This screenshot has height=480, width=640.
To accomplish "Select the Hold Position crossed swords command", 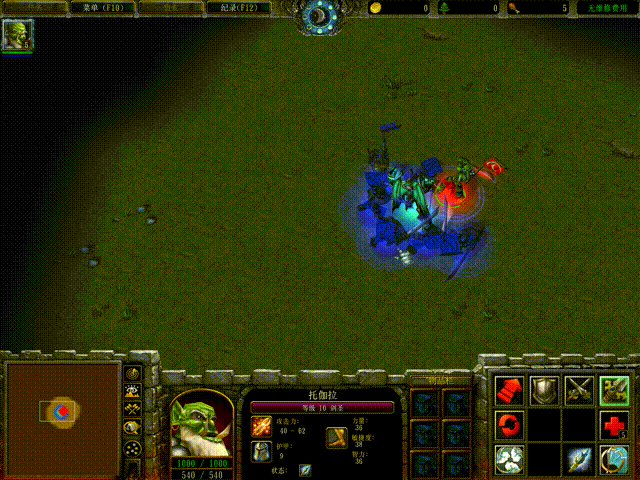I will pos(579,390).
